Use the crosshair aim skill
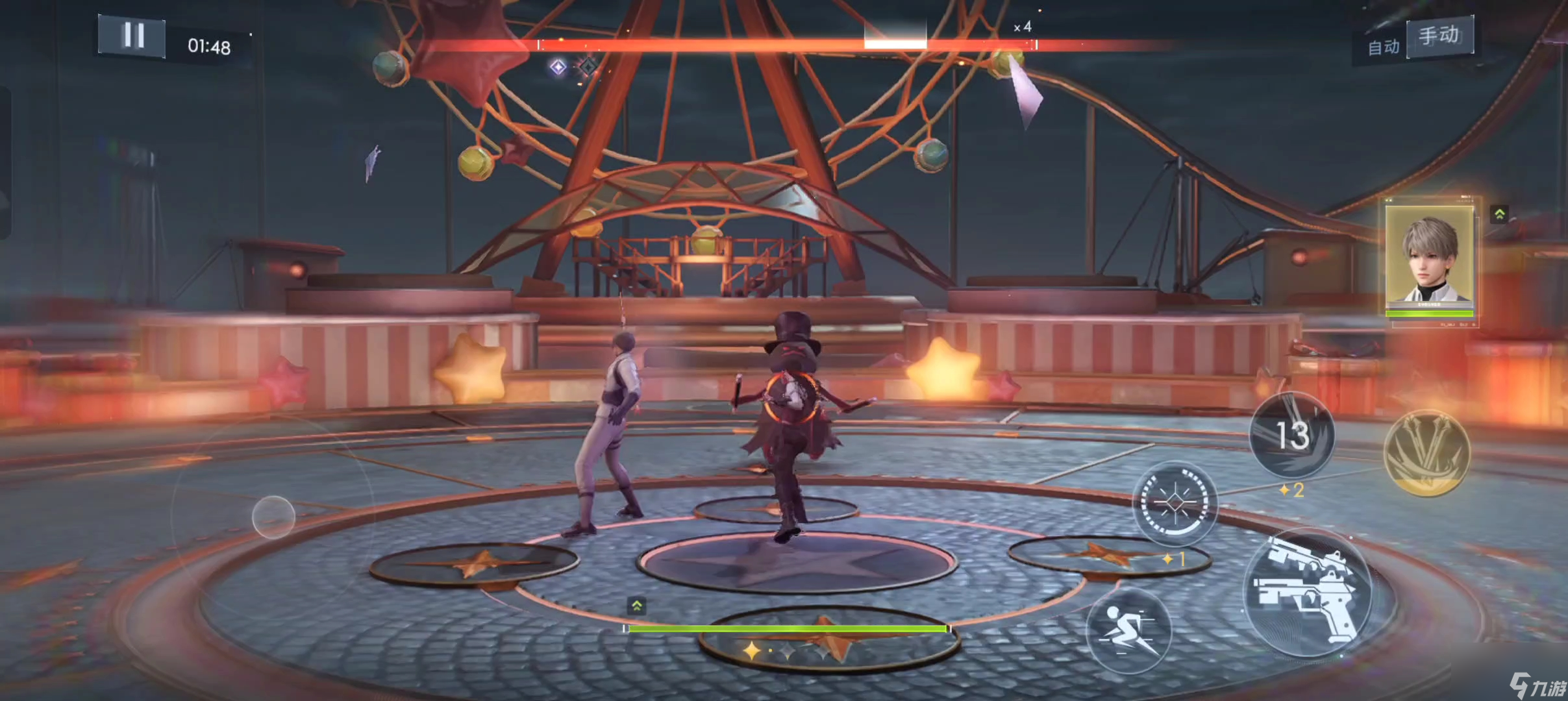 click(1174, 502)
